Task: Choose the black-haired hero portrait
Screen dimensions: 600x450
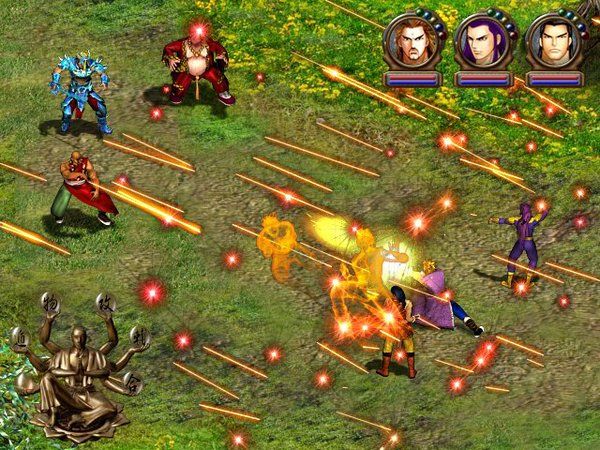Action: 549,41
